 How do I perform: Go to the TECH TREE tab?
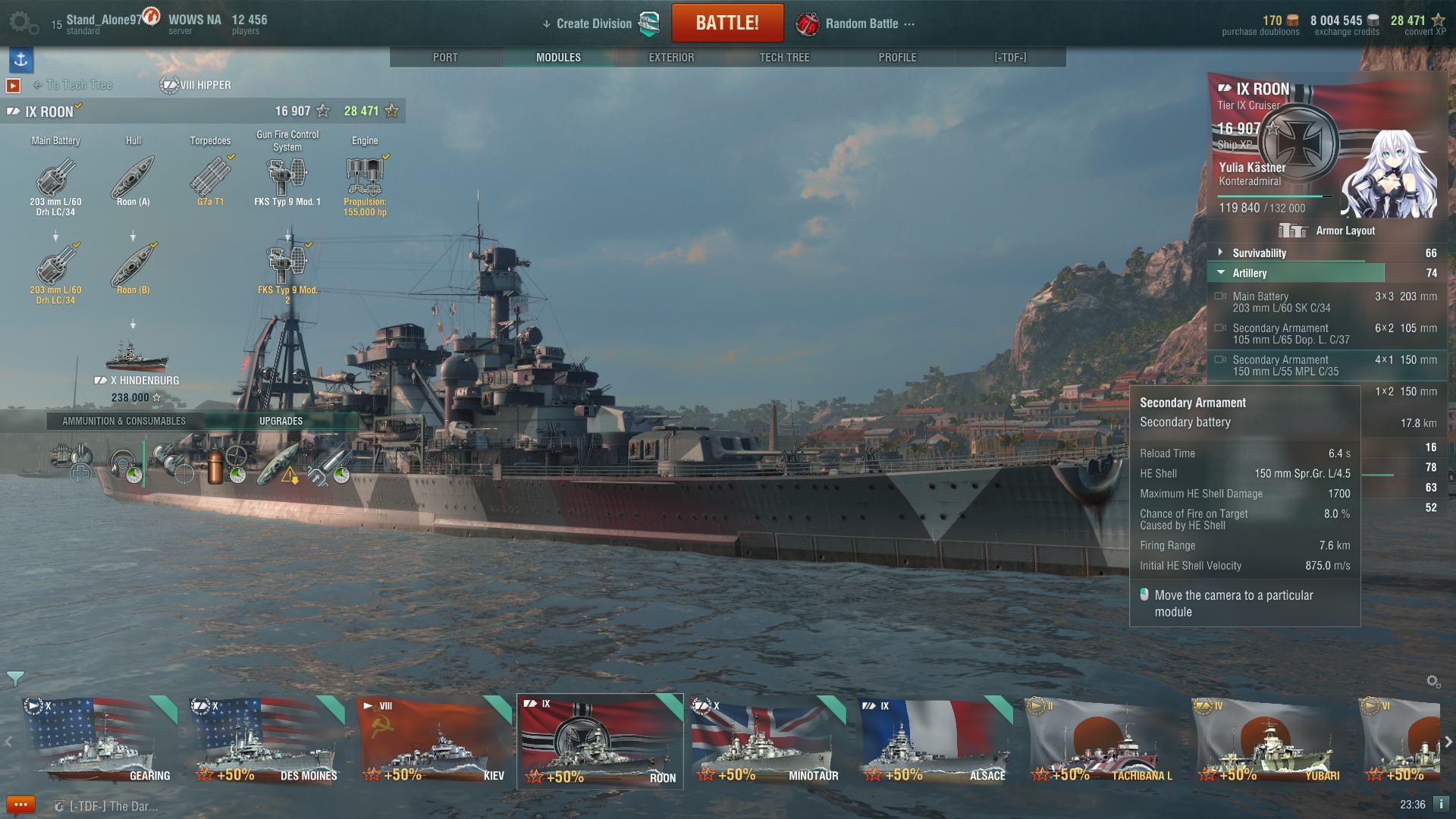coord(784,58)
